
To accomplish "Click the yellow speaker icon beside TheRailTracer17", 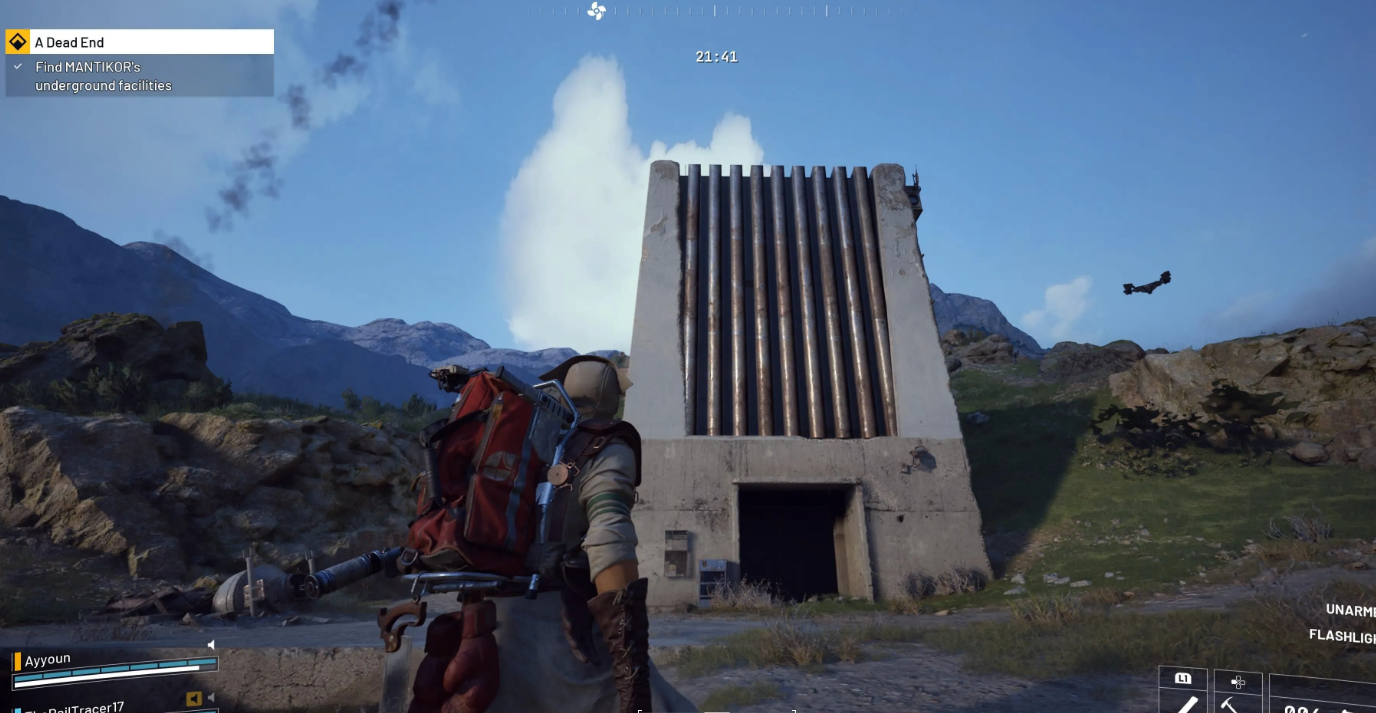I will tap(194, 698).
